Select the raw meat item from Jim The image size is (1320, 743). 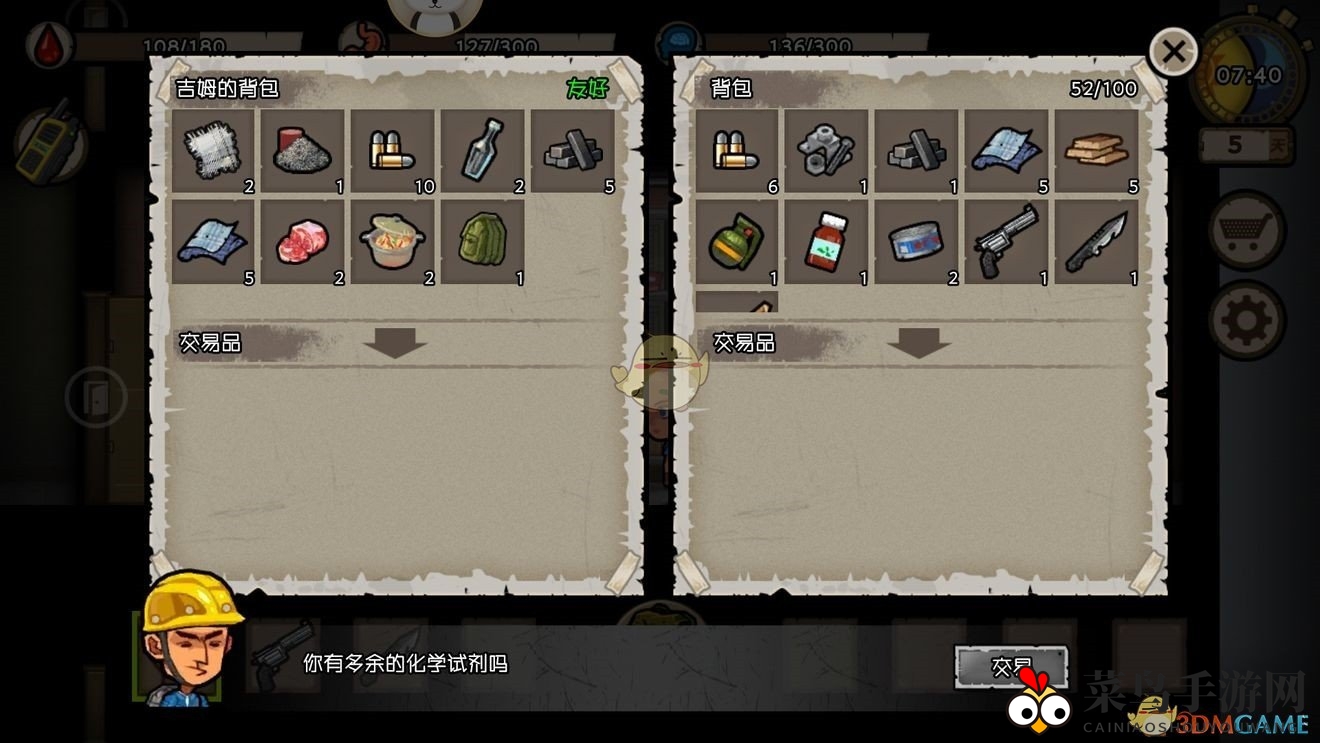pyautogui.click(x=303, y=240)
